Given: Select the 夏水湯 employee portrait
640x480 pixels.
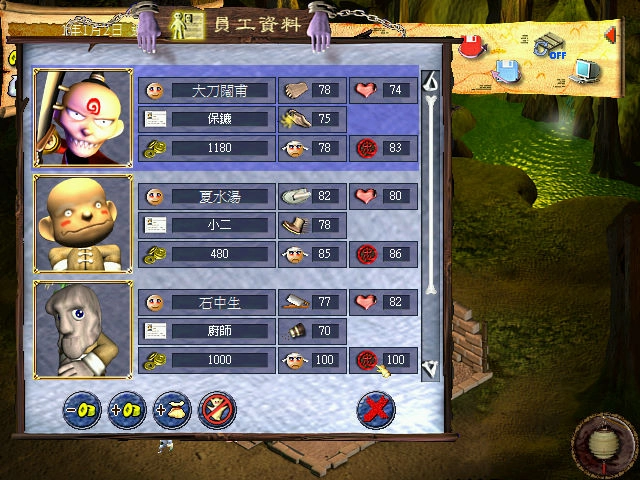Looking at the screenshot, I should 83,225.
